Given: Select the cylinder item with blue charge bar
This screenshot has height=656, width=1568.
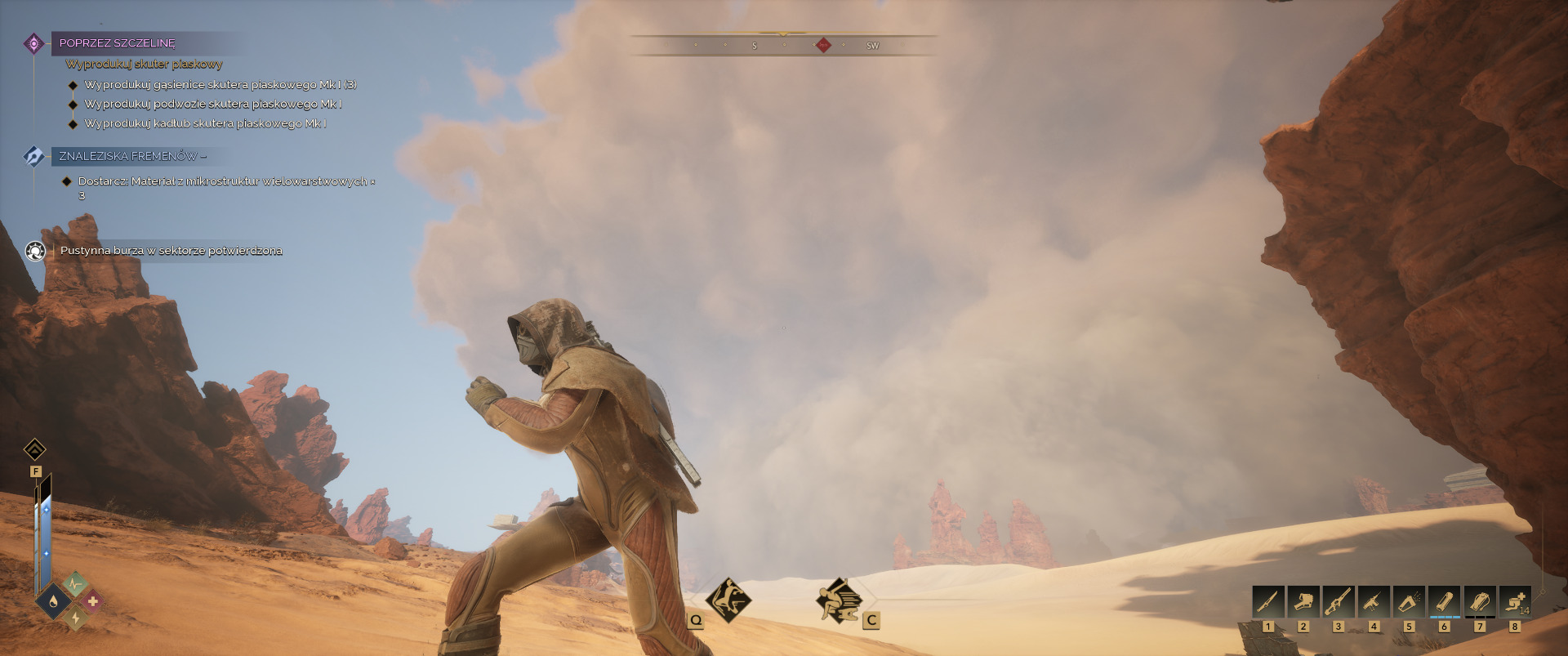Looking at the screenshot, I should [1444, 602].
